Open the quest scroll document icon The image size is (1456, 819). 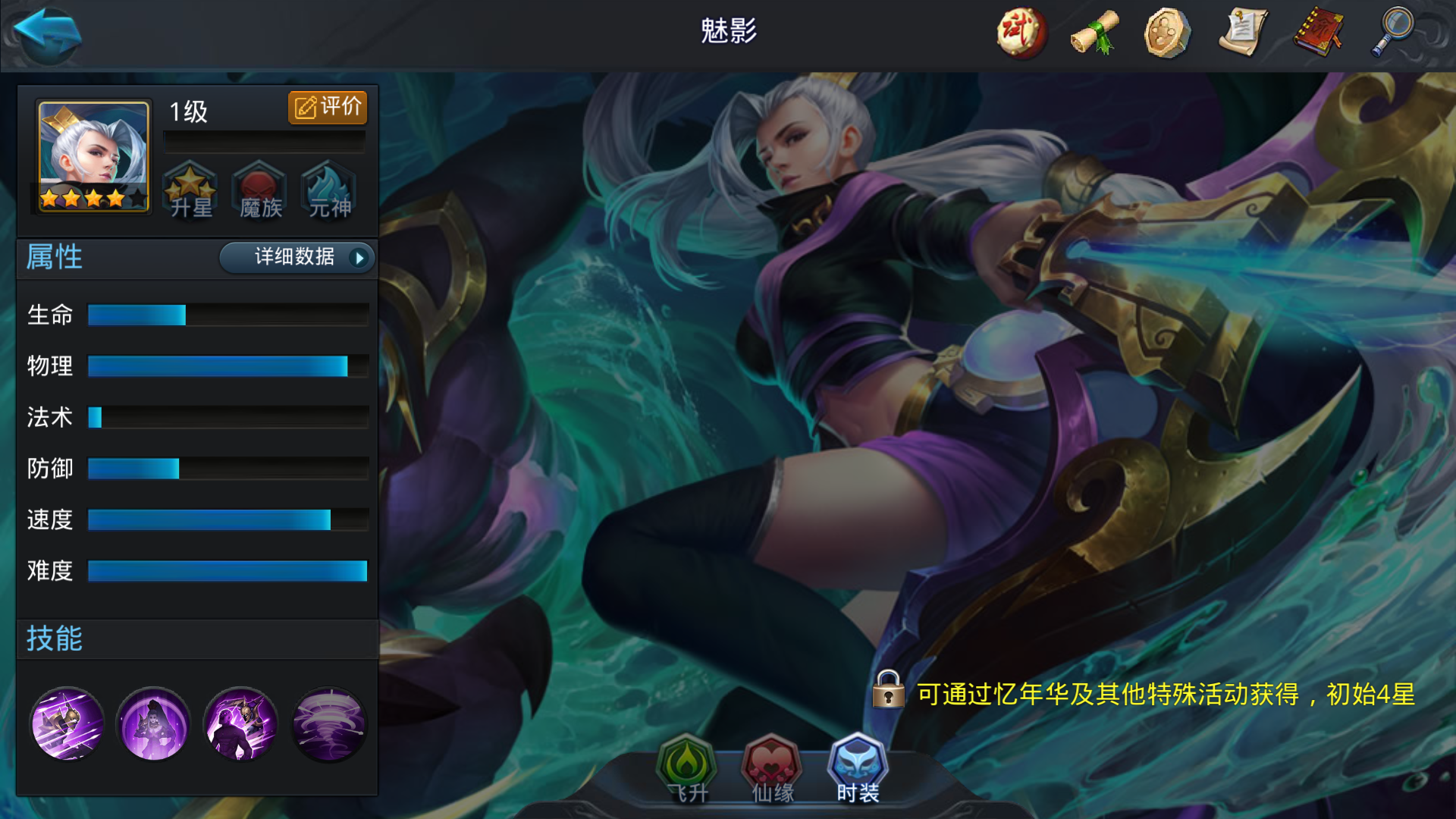(x=1242, y=32)
